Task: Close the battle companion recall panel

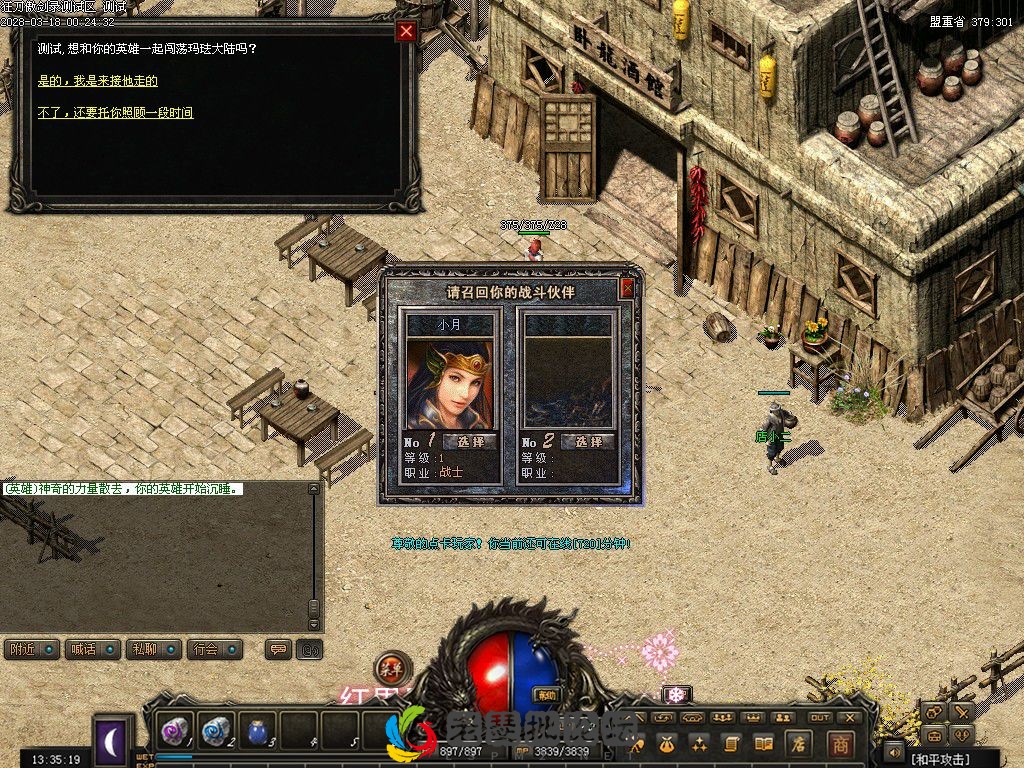Action: coord(627,289)
